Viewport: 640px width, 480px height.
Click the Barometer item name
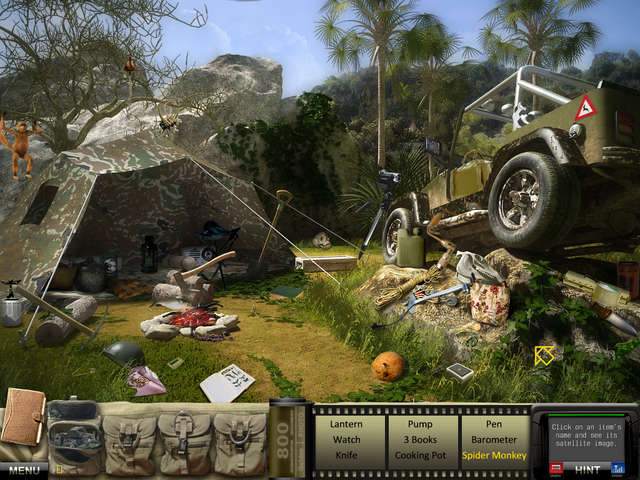[493, 438]
